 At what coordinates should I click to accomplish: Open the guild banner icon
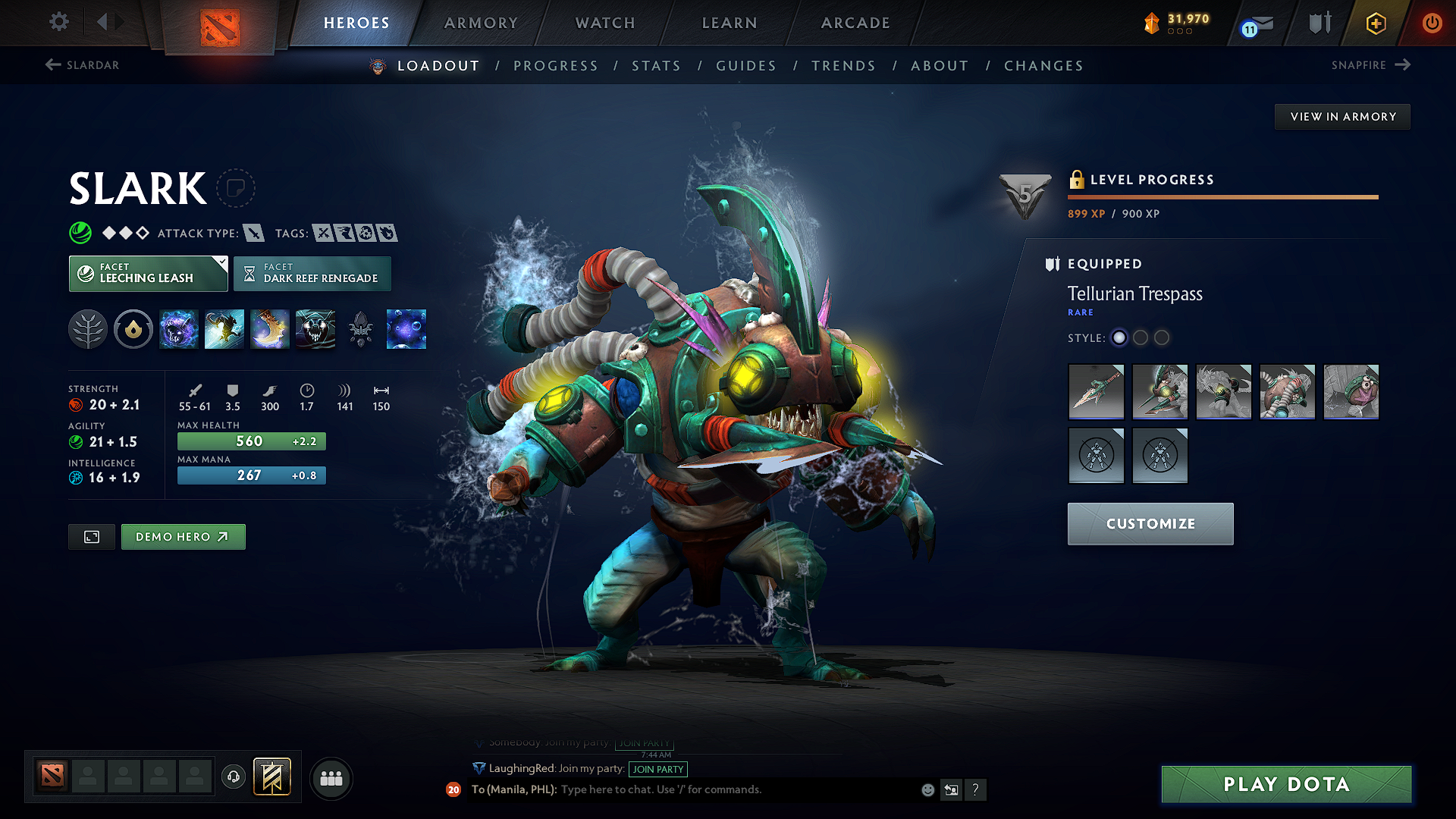coord(271,777)
